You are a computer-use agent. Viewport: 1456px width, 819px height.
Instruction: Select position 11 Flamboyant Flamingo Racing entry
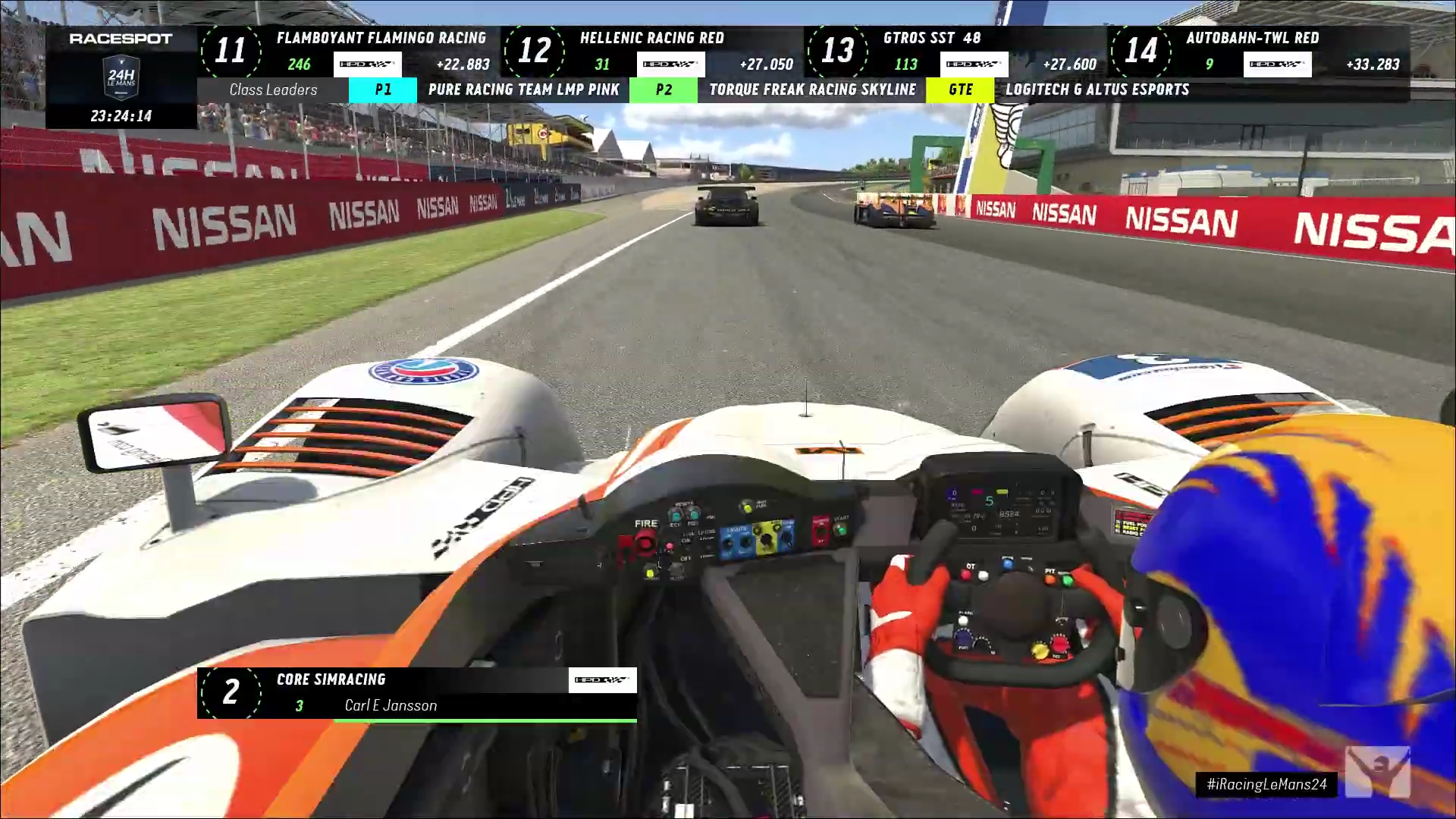coord(347,51)
